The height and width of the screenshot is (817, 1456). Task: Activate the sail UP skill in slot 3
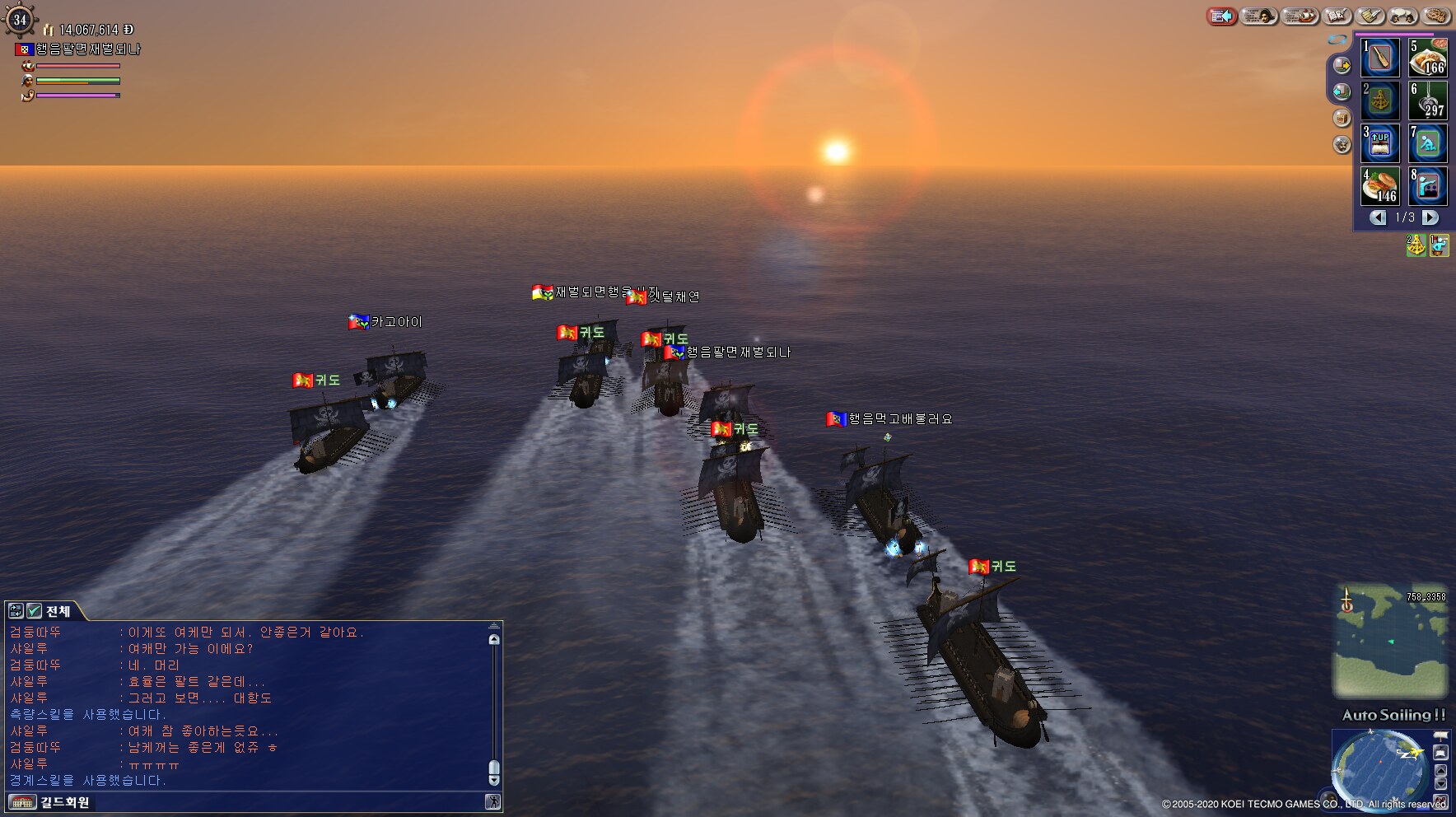coord(1381,143)
